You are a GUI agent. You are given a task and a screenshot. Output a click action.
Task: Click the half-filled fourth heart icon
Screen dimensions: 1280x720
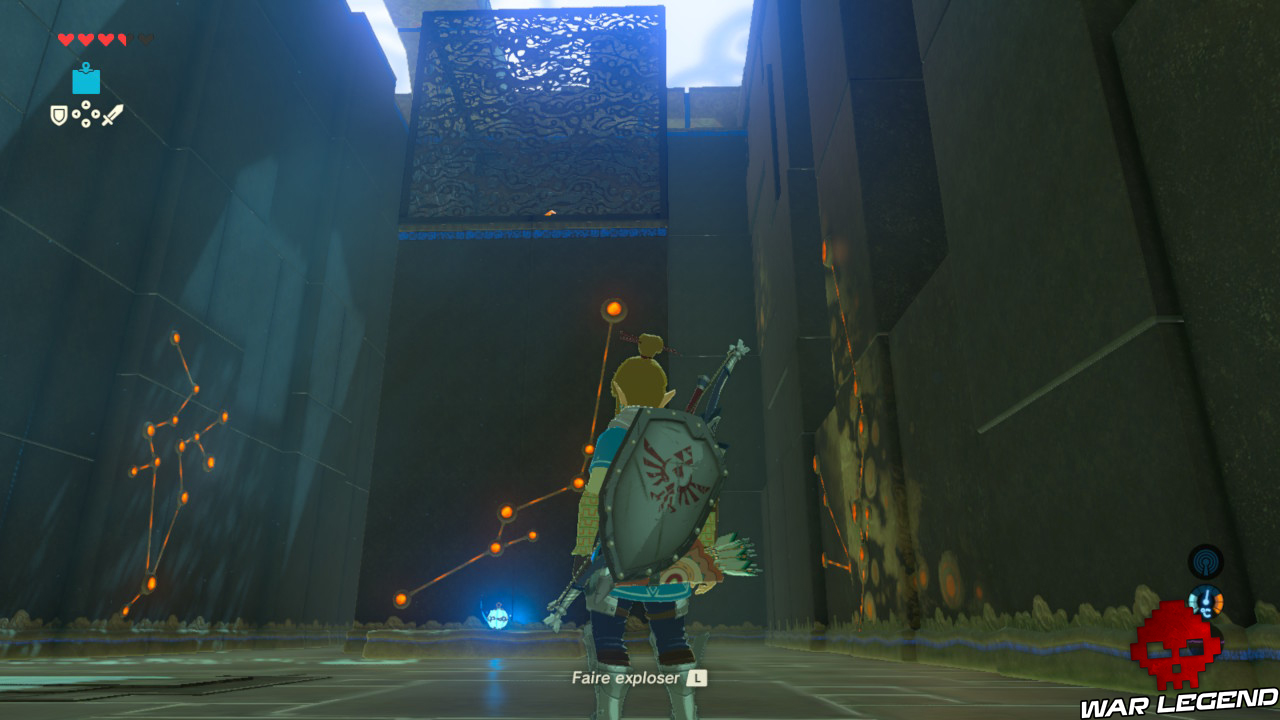point(122,39)
